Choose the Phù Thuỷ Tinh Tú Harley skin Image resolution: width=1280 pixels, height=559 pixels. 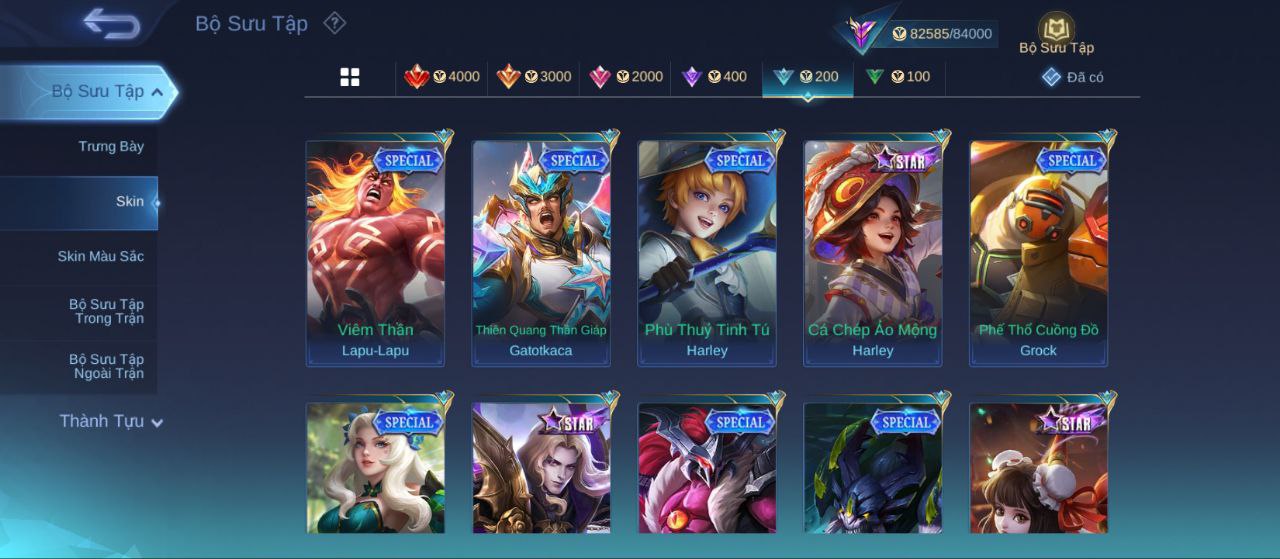coord(707,252)
